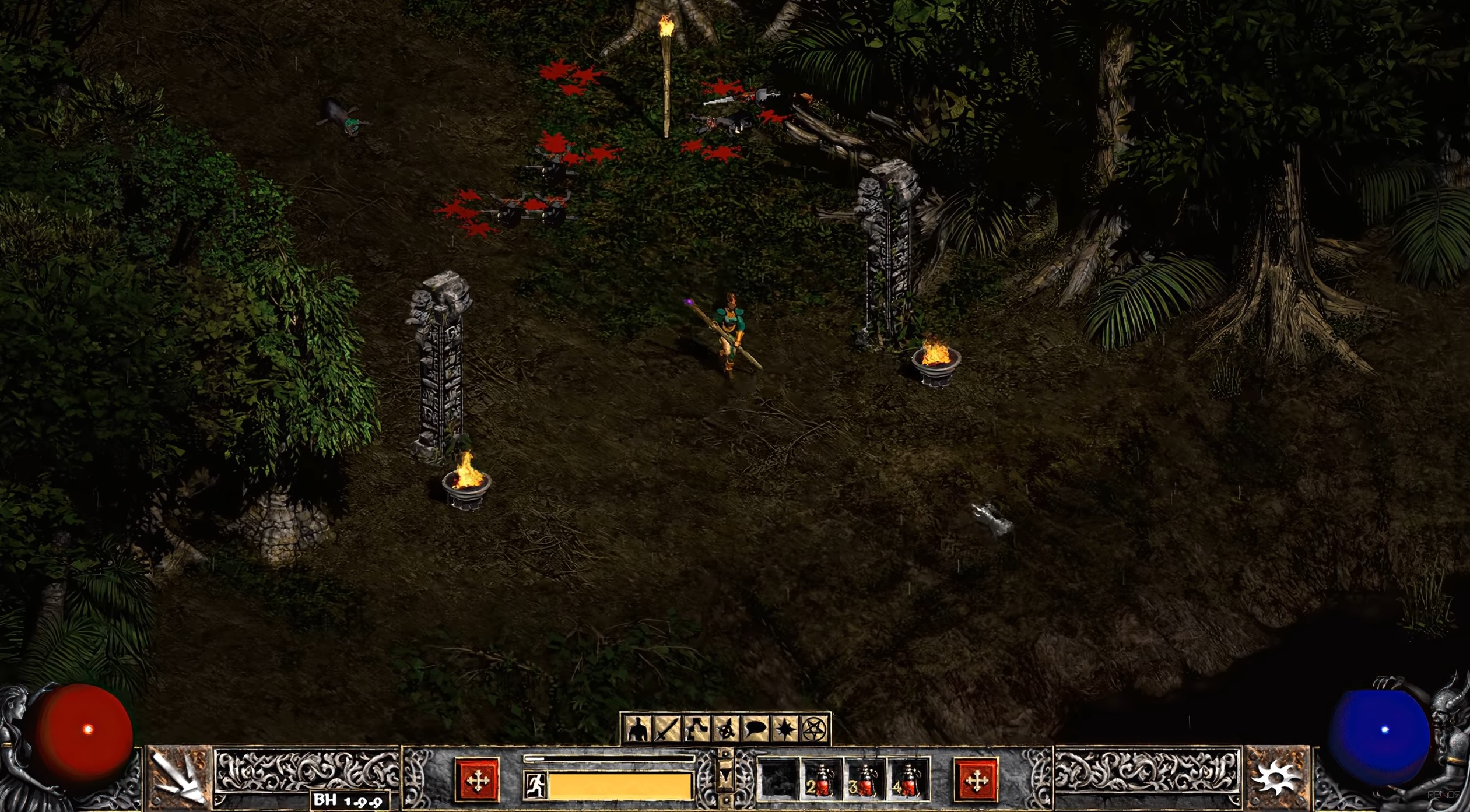Click the red skill points button

coord(976,780)
